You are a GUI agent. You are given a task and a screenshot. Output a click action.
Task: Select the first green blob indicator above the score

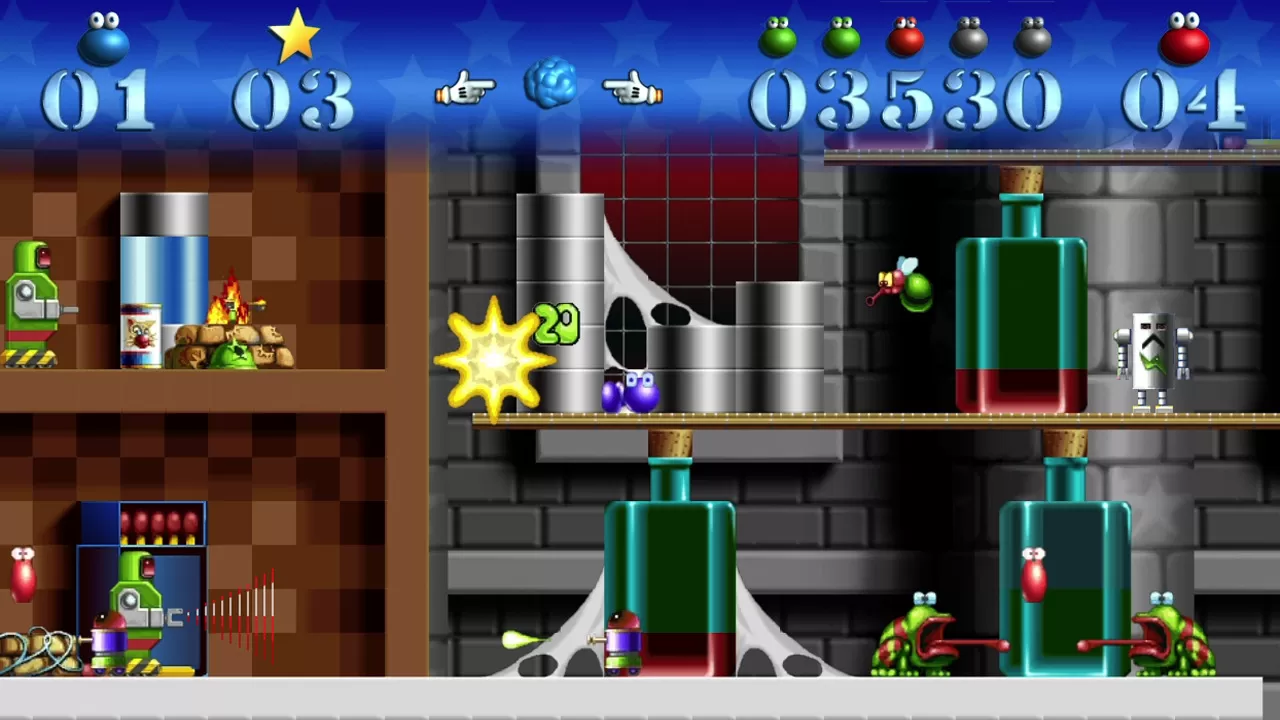point(779,37)
